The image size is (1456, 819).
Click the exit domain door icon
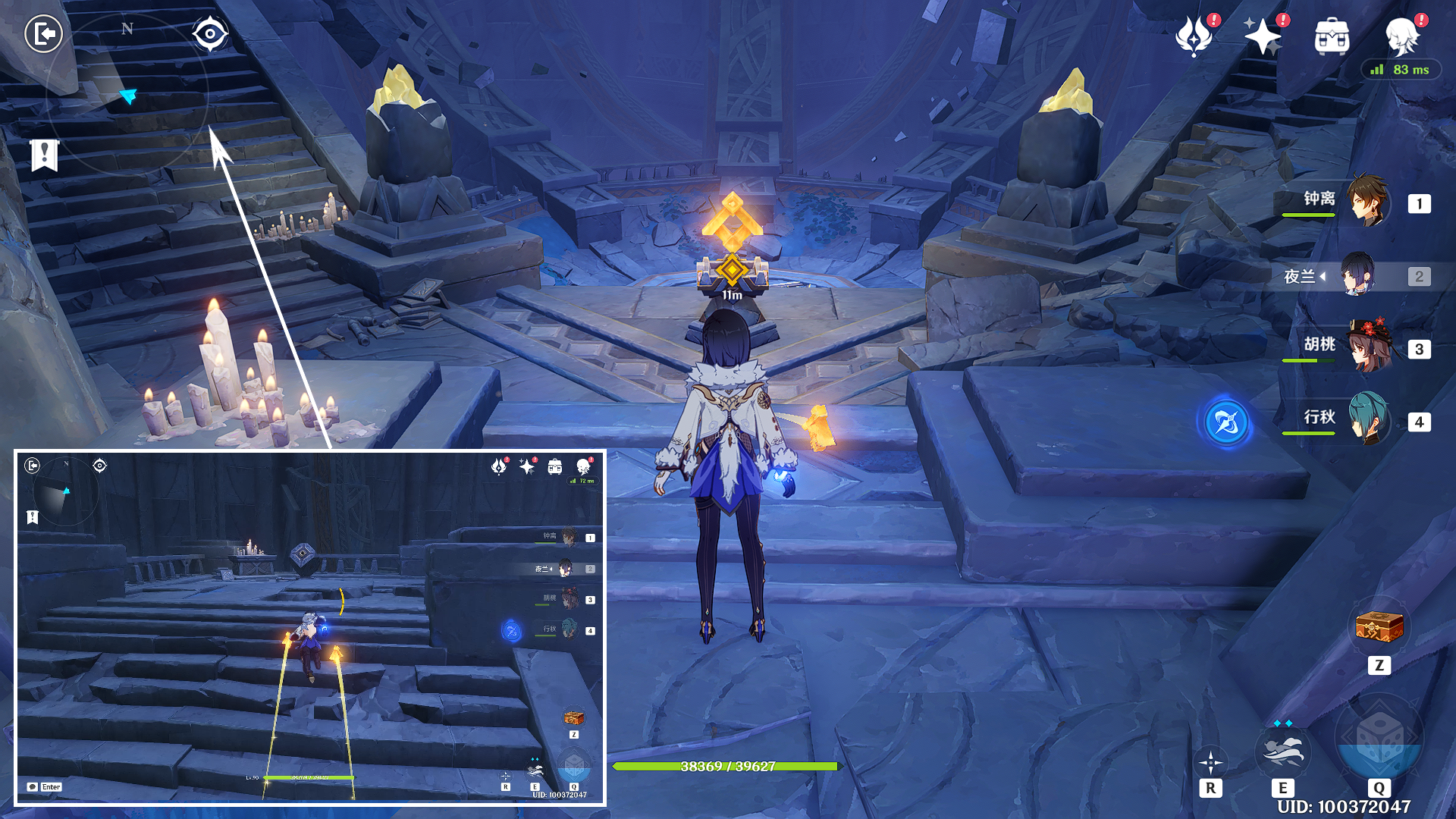point(43,34)
